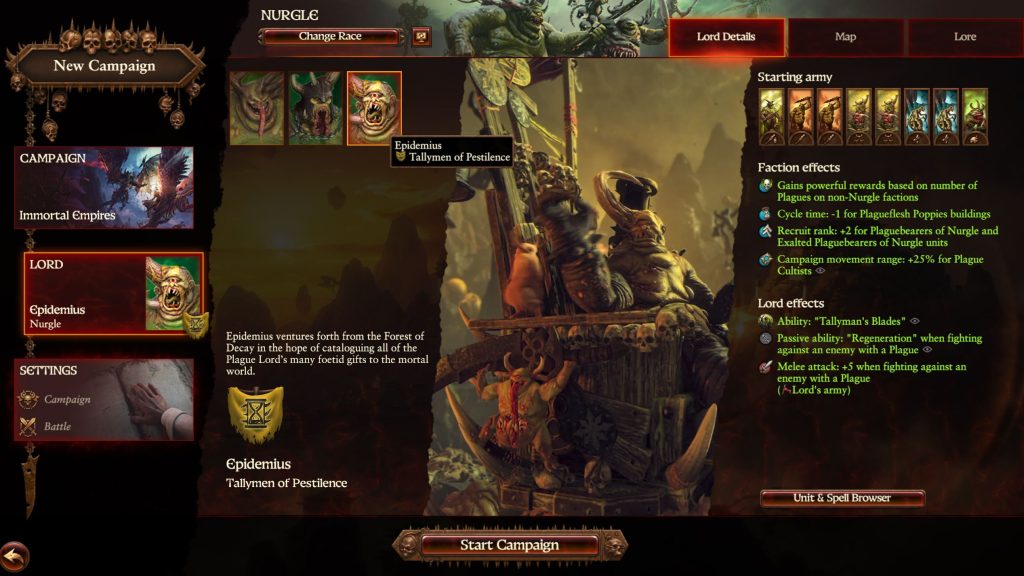Start the campaign

pos(509,545)
